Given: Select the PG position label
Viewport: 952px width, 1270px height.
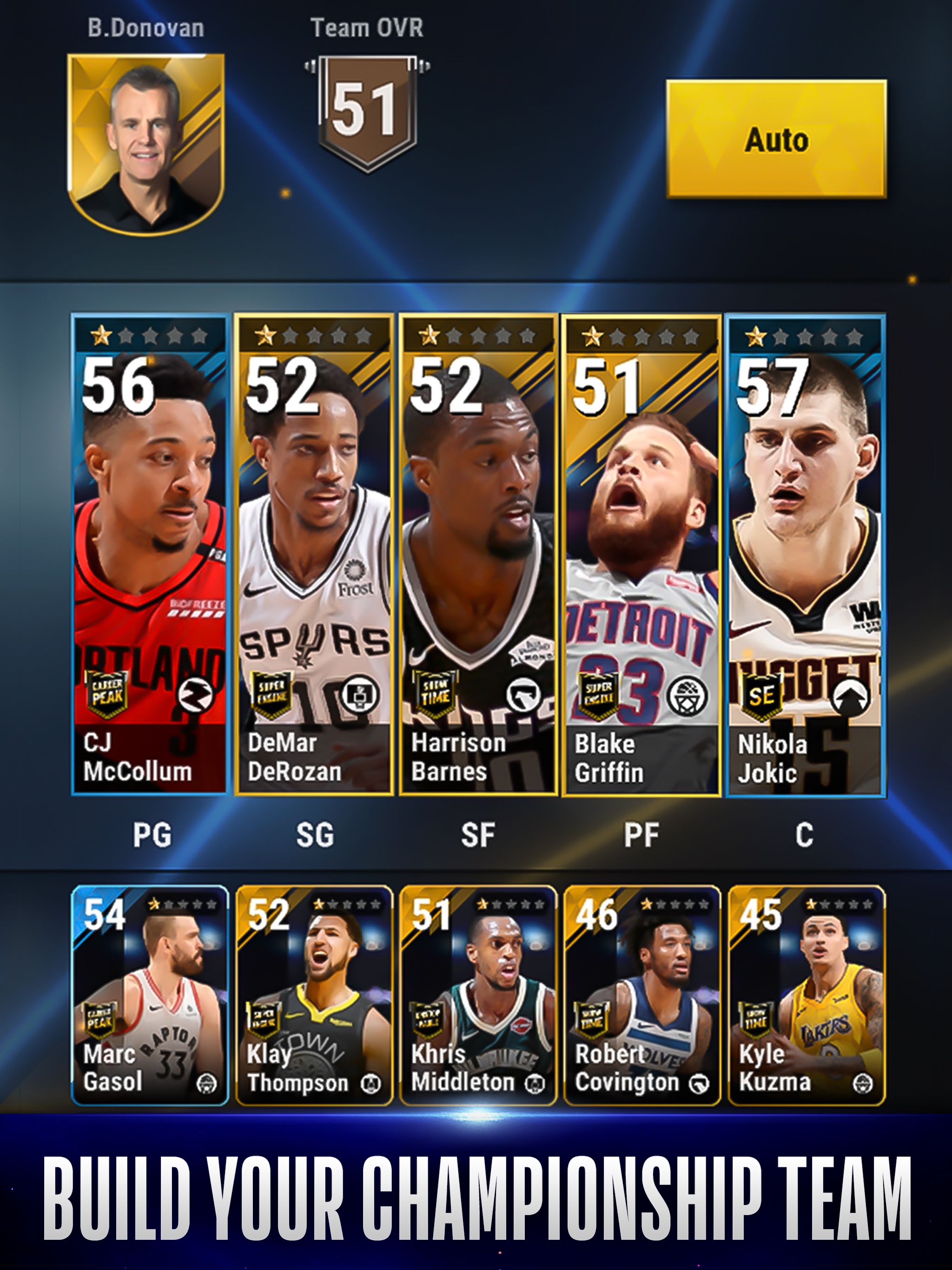Looking at the screenshot, I should click(x=151, y=835).
